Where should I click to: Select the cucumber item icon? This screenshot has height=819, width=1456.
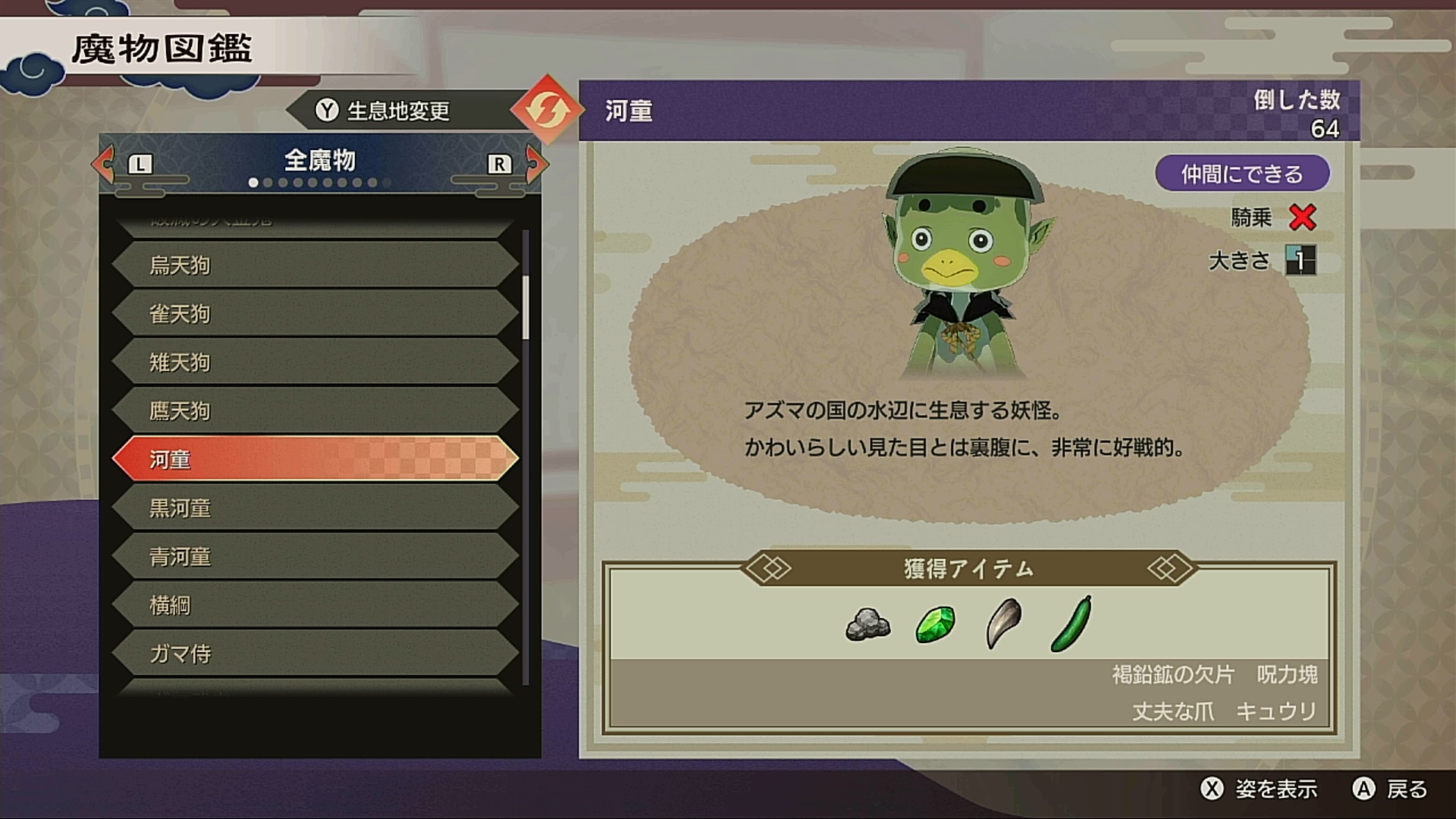click(x=1072, y=623)
